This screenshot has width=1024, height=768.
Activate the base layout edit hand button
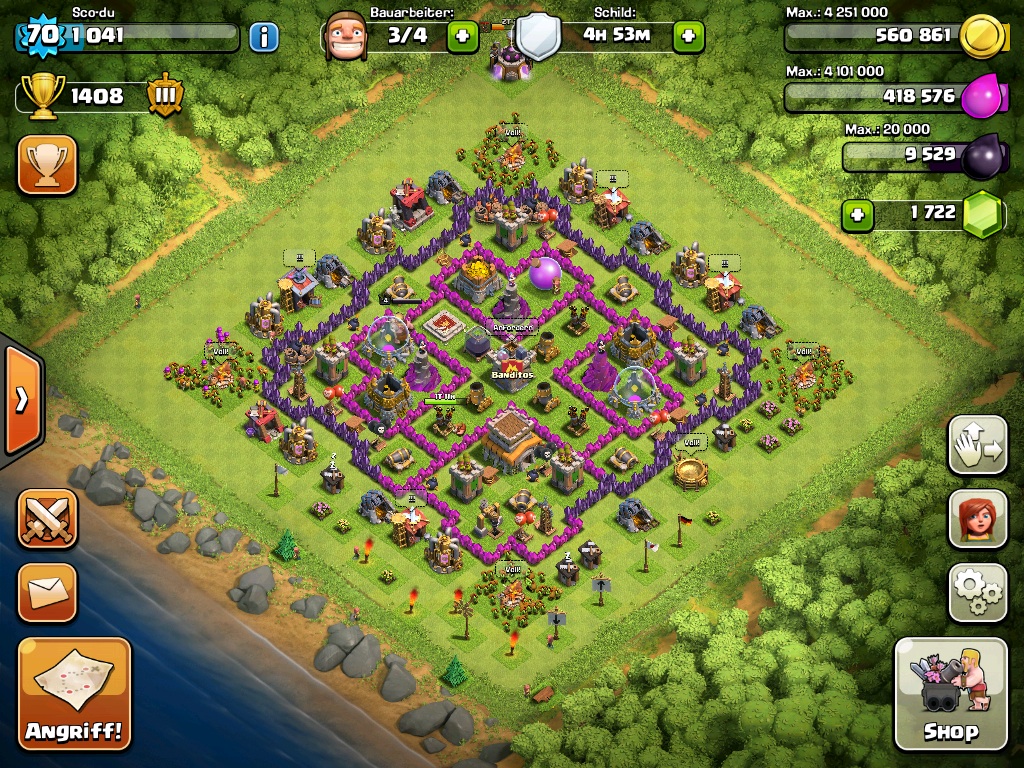pos(977,445)
